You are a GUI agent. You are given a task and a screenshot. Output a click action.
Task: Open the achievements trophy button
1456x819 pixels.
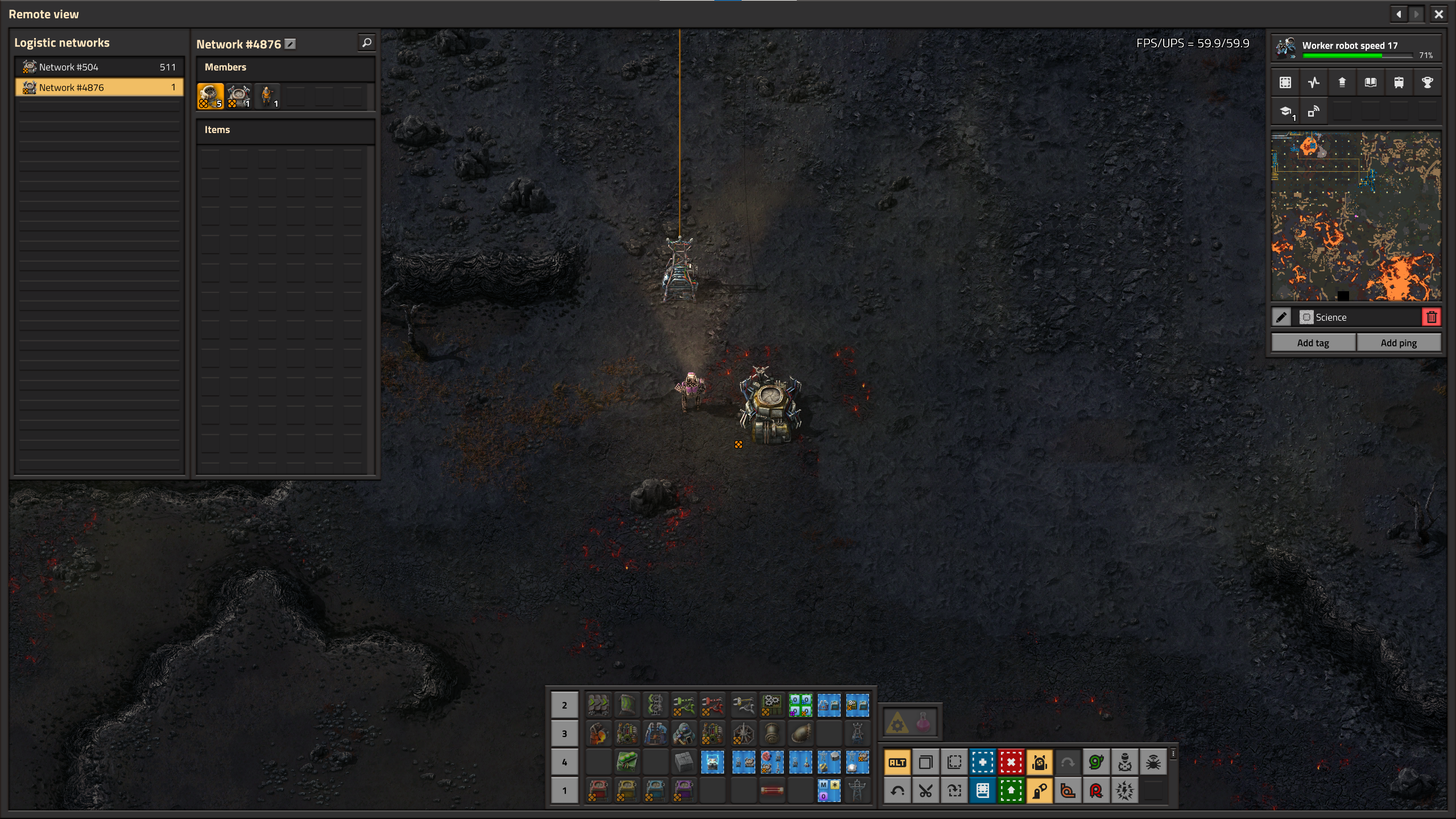pyautogui.click(x=1427, y=82)
